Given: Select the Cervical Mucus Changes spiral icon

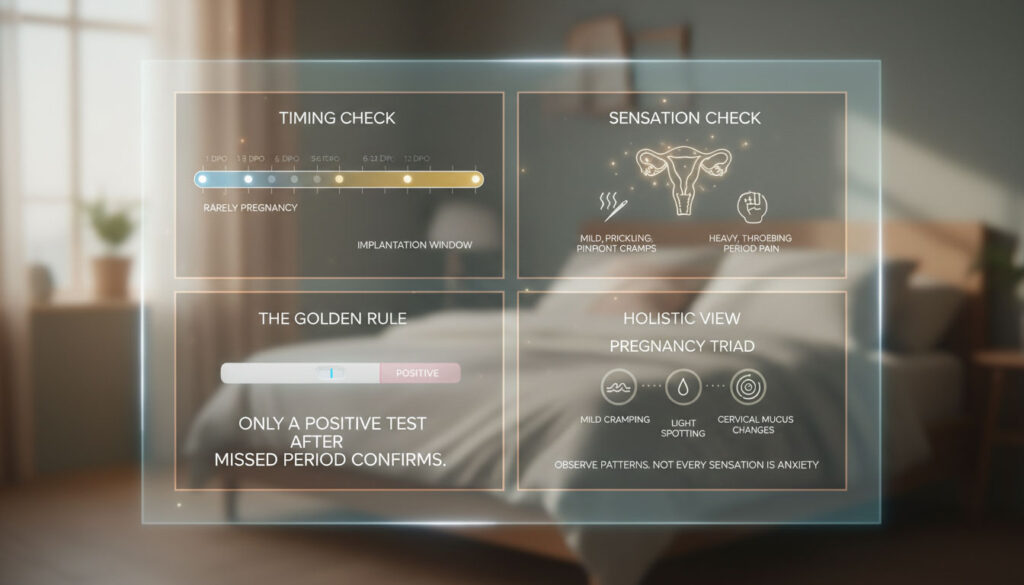Looking at the screenshot, I should pos(747,387).
